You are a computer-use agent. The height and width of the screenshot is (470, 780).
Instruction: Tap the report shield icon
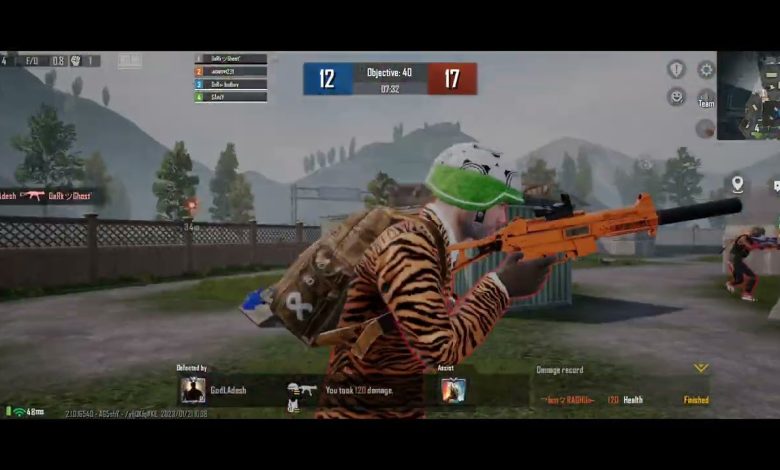[676, 69]
